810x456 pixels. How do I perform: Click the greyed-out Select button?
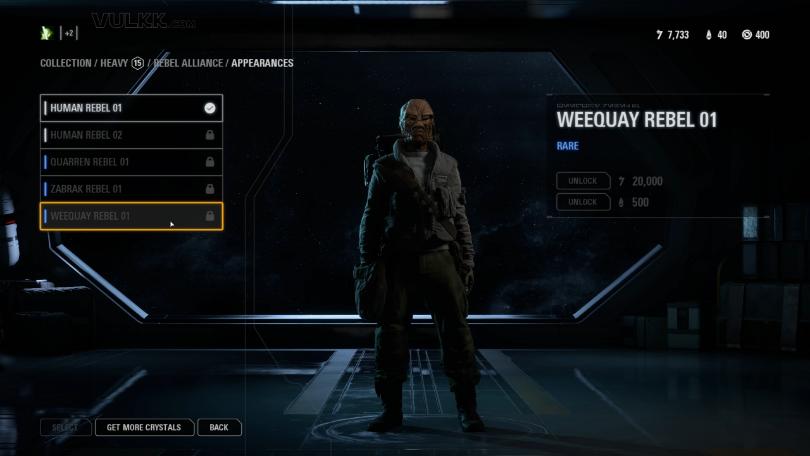coord(65,427)
